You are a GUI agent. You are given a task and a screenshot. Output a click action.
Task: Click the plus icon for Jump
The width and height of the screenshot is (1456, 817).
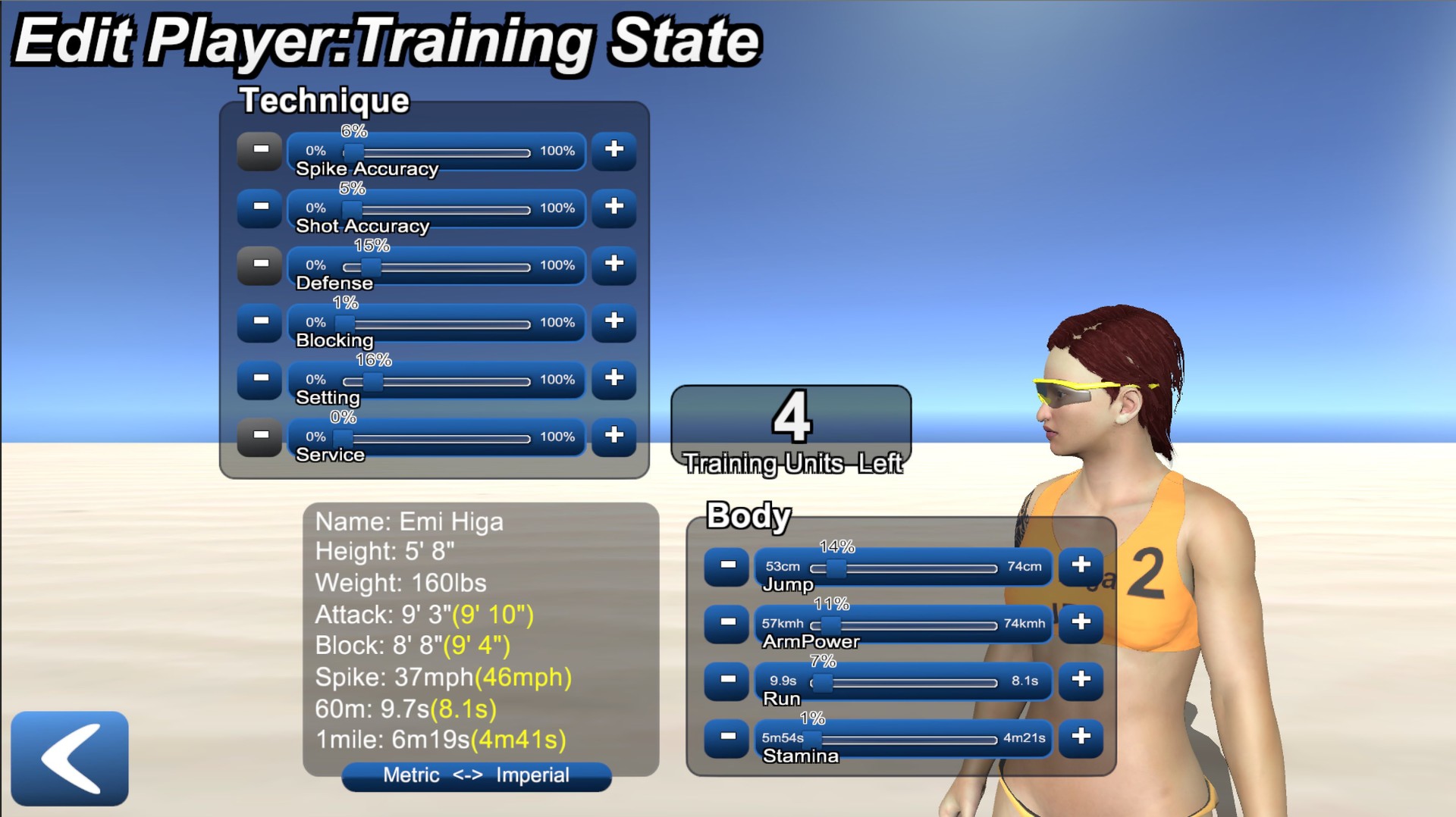click(x=1081, y=565)
